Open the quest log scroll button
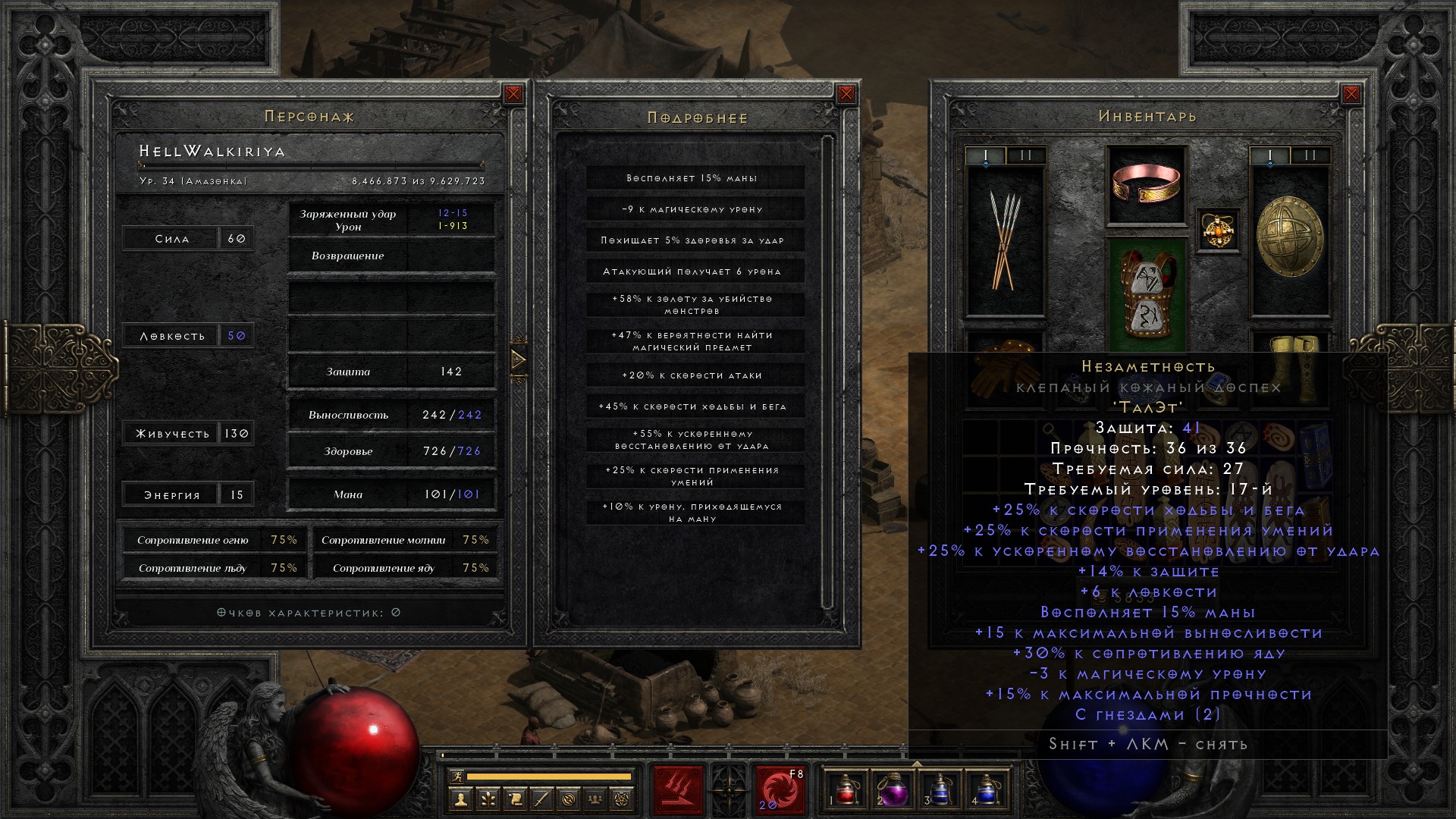The height and width of the screenshot is (819, 1456). tap(514, 798)
